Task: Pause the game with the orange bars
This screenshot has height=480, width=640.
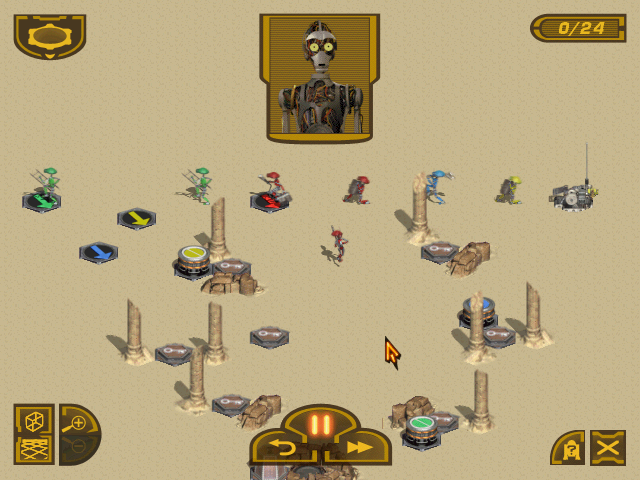Action: 320,424
